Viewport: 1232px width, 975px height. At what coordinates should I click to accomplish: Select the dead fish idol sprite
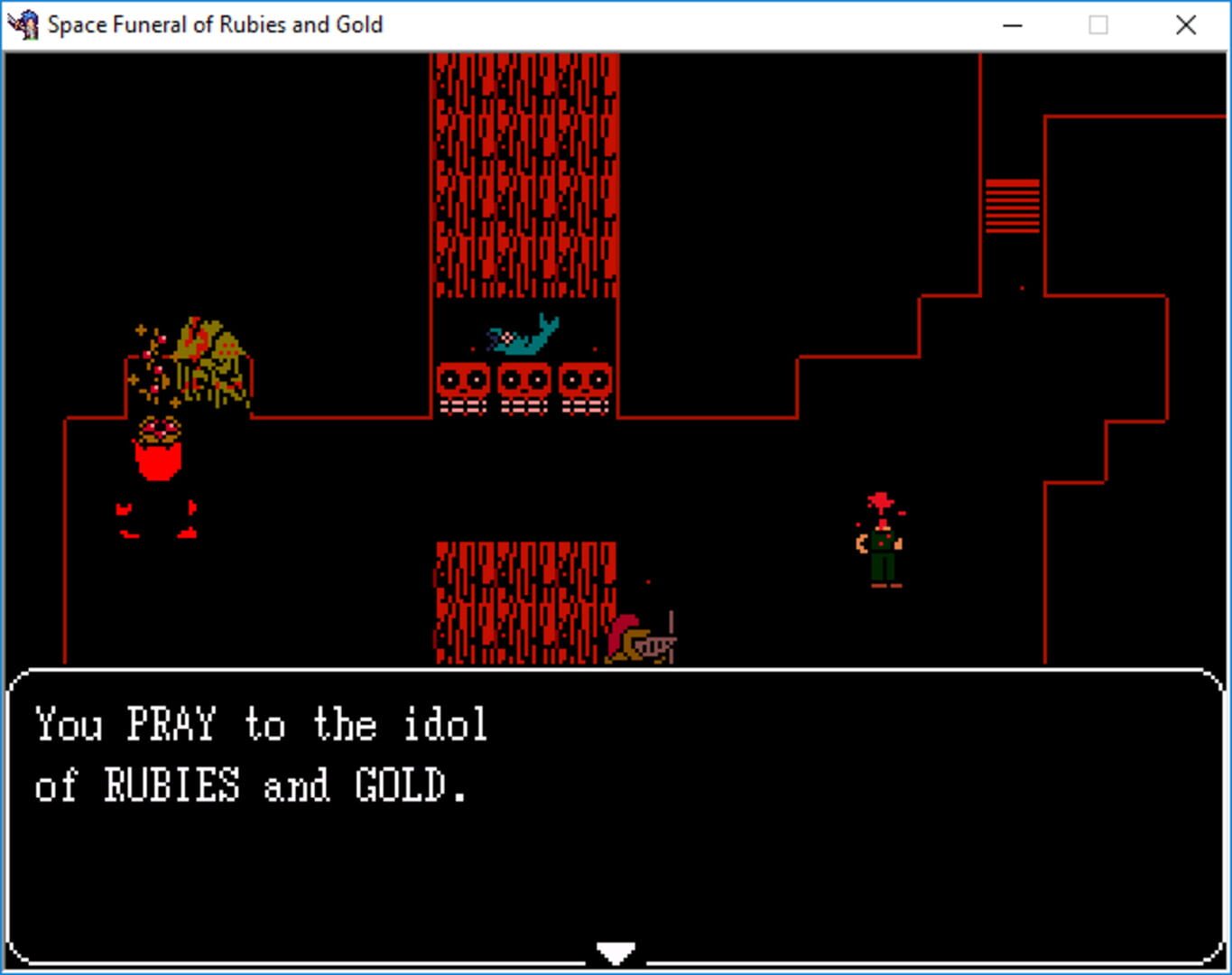coord(522,339)
